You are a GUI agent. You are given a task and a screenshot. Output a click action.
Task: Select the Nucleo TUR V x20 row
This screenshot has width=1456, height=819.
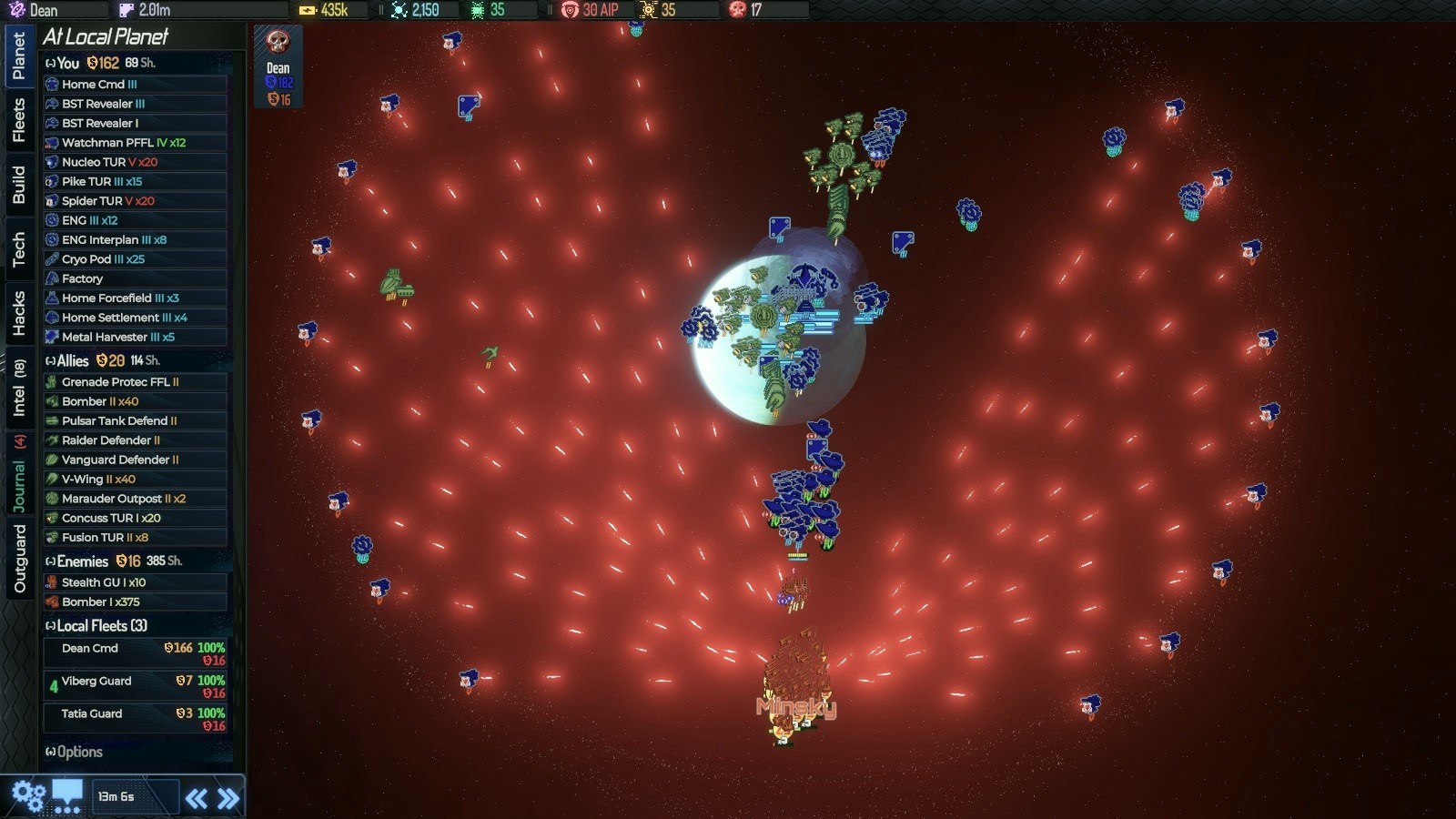135,162
